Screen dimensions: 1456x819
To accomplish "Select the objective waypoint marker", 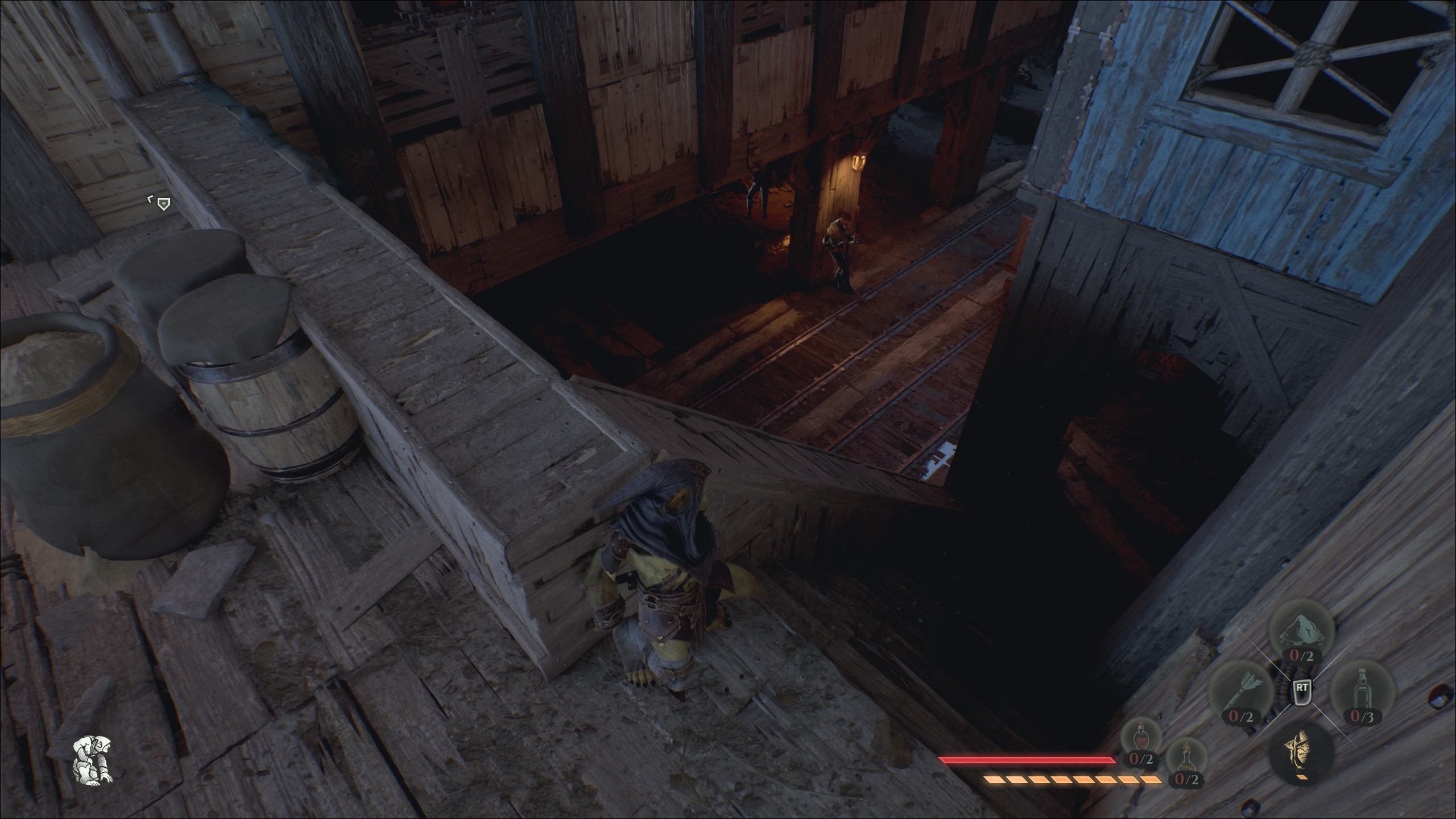I will [x=164, y=203].
